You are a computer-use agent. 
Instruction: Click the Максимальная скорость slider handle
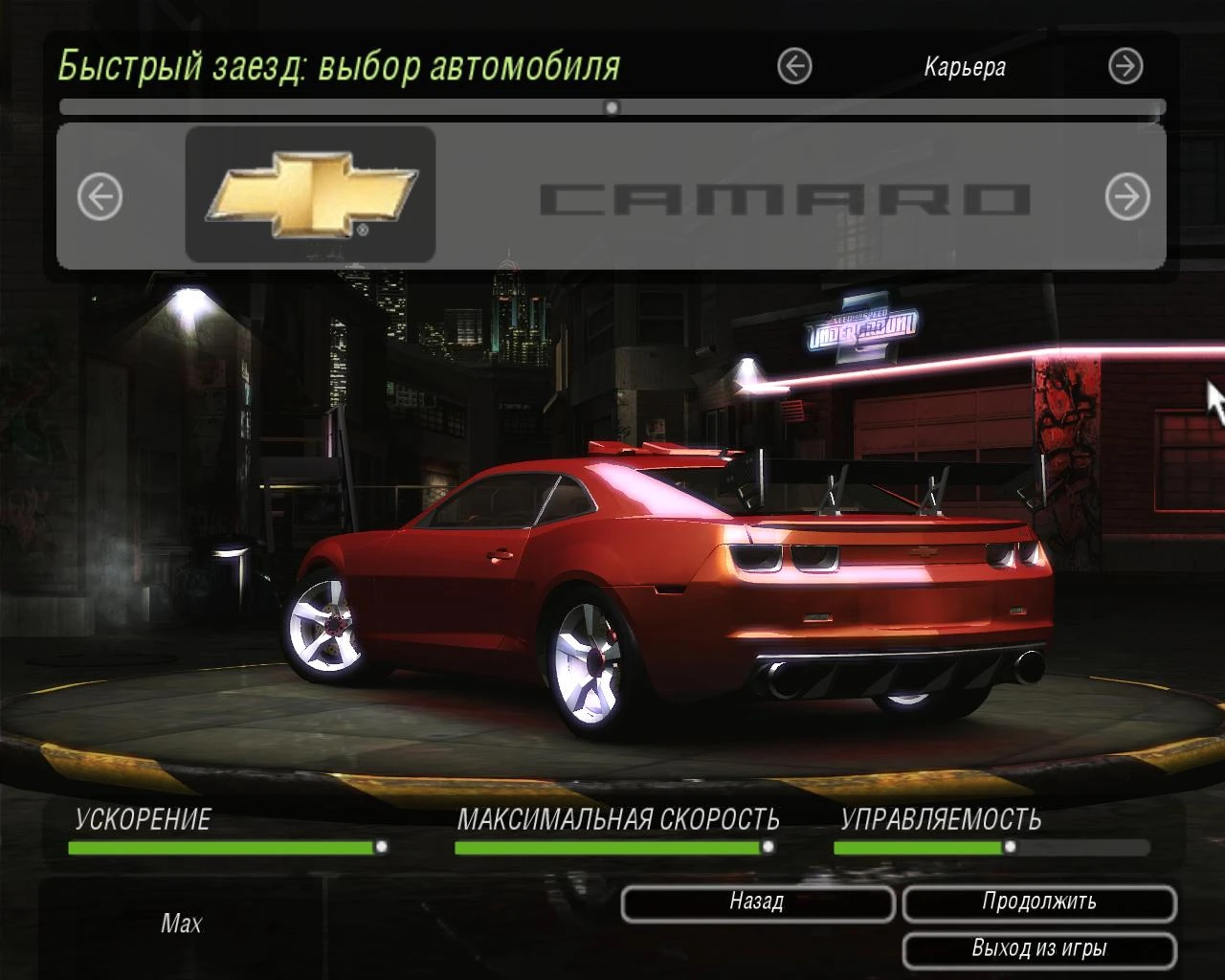pyautogui.click(x=768, y=845)
